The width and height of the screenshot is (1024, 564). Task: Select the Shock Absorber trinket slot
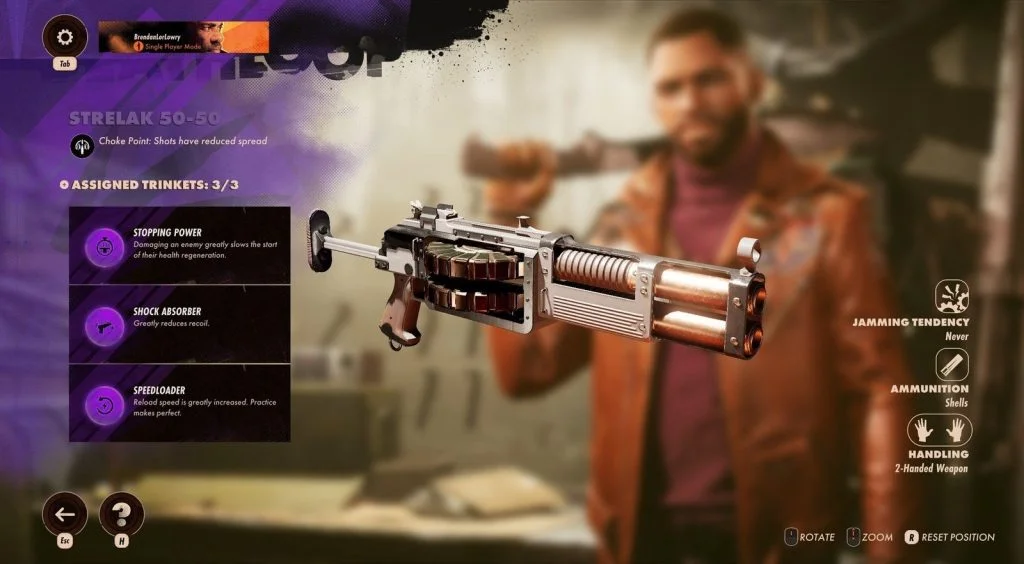coord(179,324)
